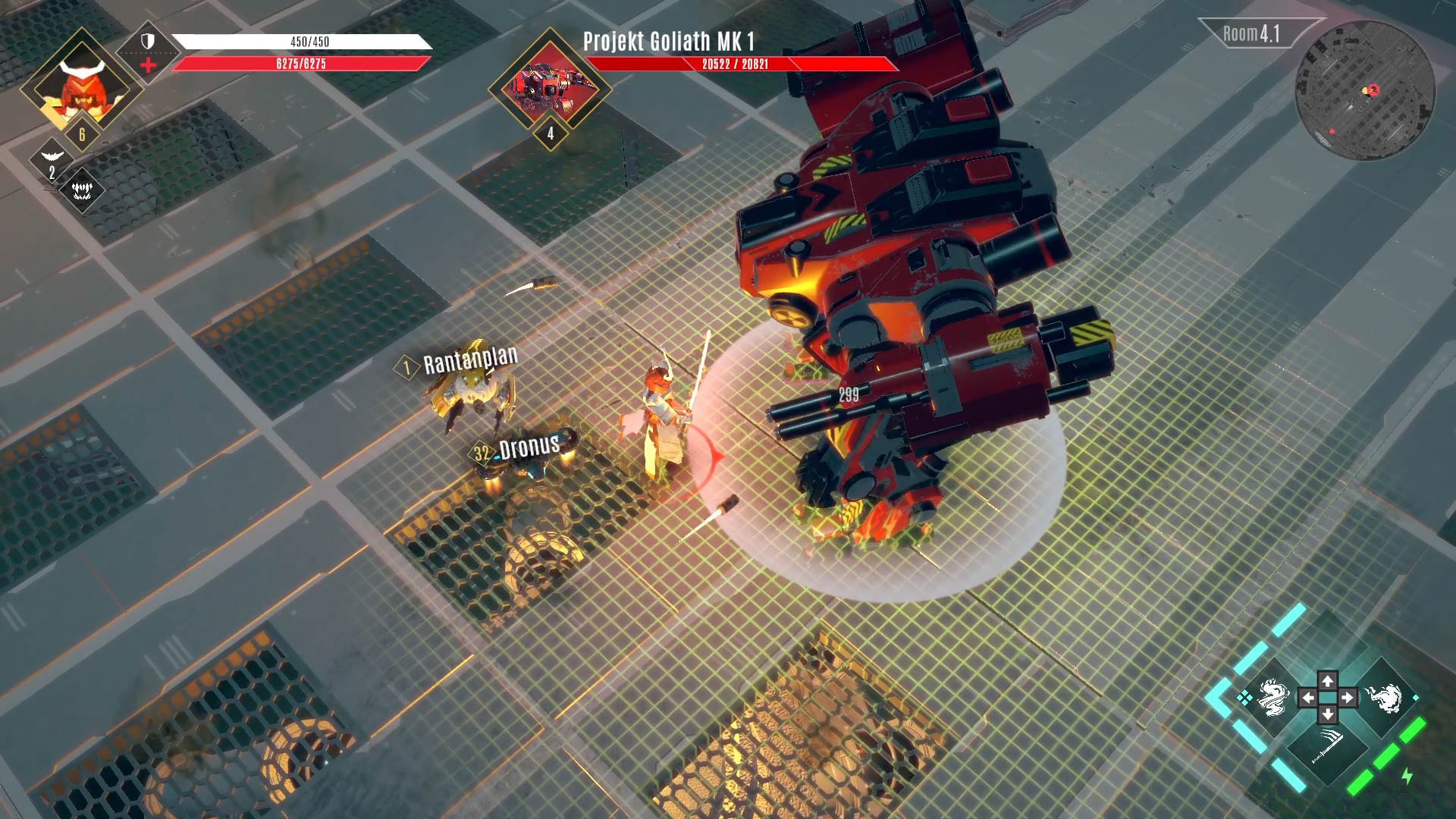Image resolution: width=1456 pixels, height=819 pixels.
Task: Open the level 6 diamond badge
Action: [82, 133]
